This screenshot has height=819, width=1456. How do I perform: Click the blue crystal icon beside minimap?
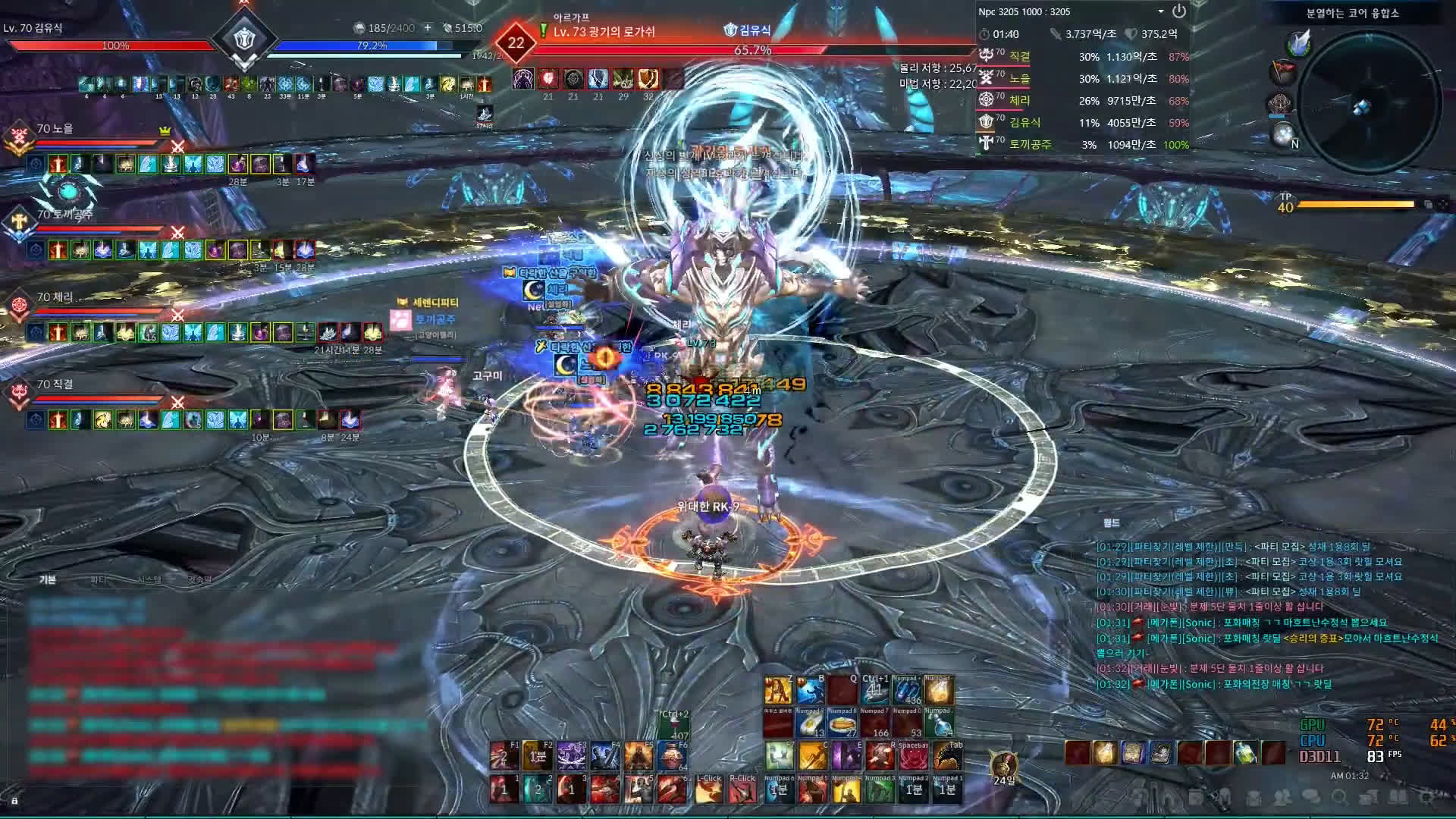point(1299,42)
